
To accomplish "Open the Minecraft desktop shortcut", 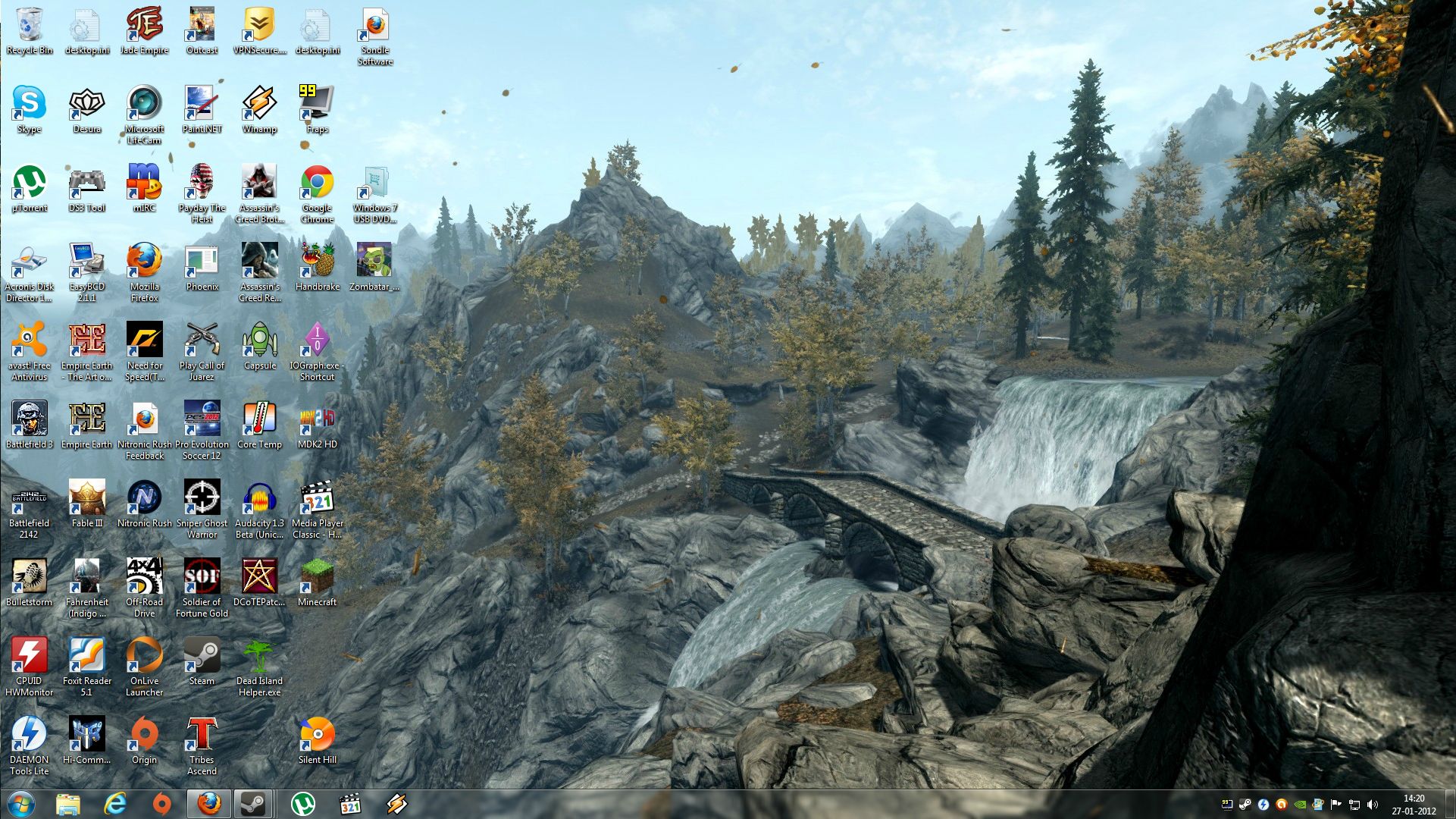I will [317, 579].
